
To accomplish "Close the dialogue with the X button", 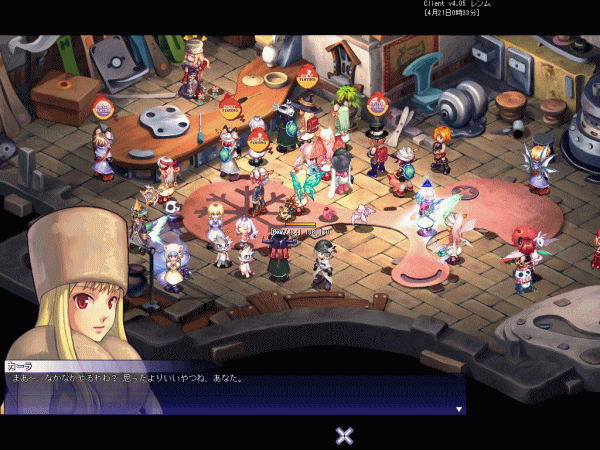I will [344, 434].
